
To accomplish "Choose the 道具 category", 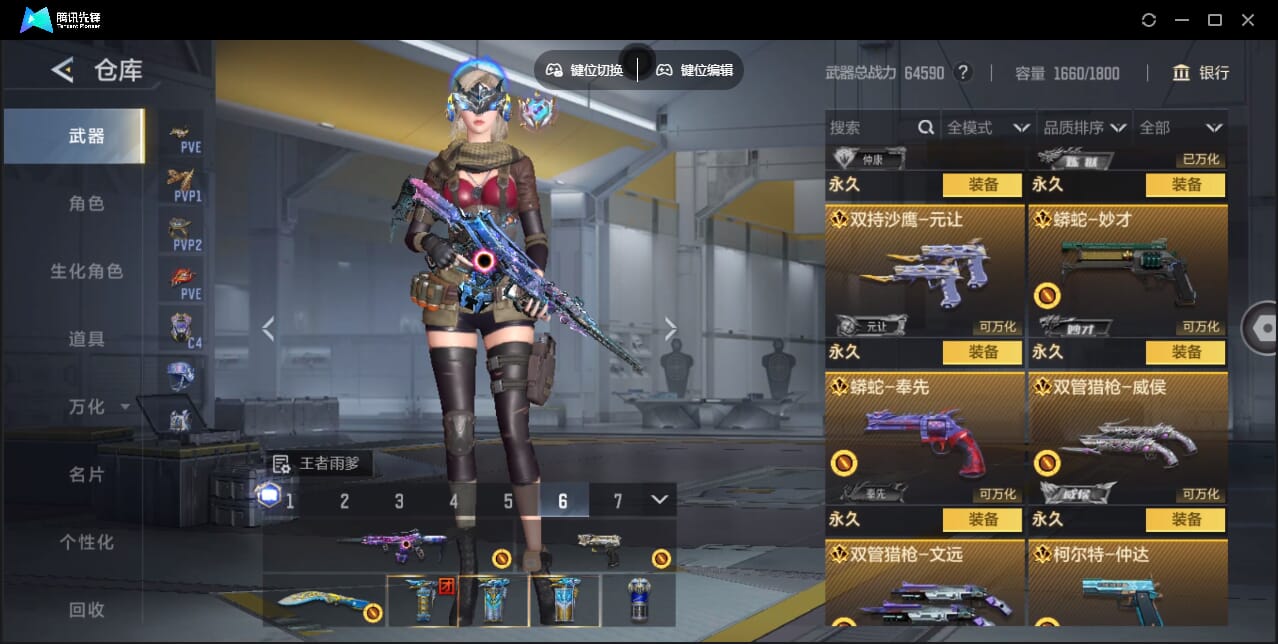I will pyautogui.click(x=86, y=340).
